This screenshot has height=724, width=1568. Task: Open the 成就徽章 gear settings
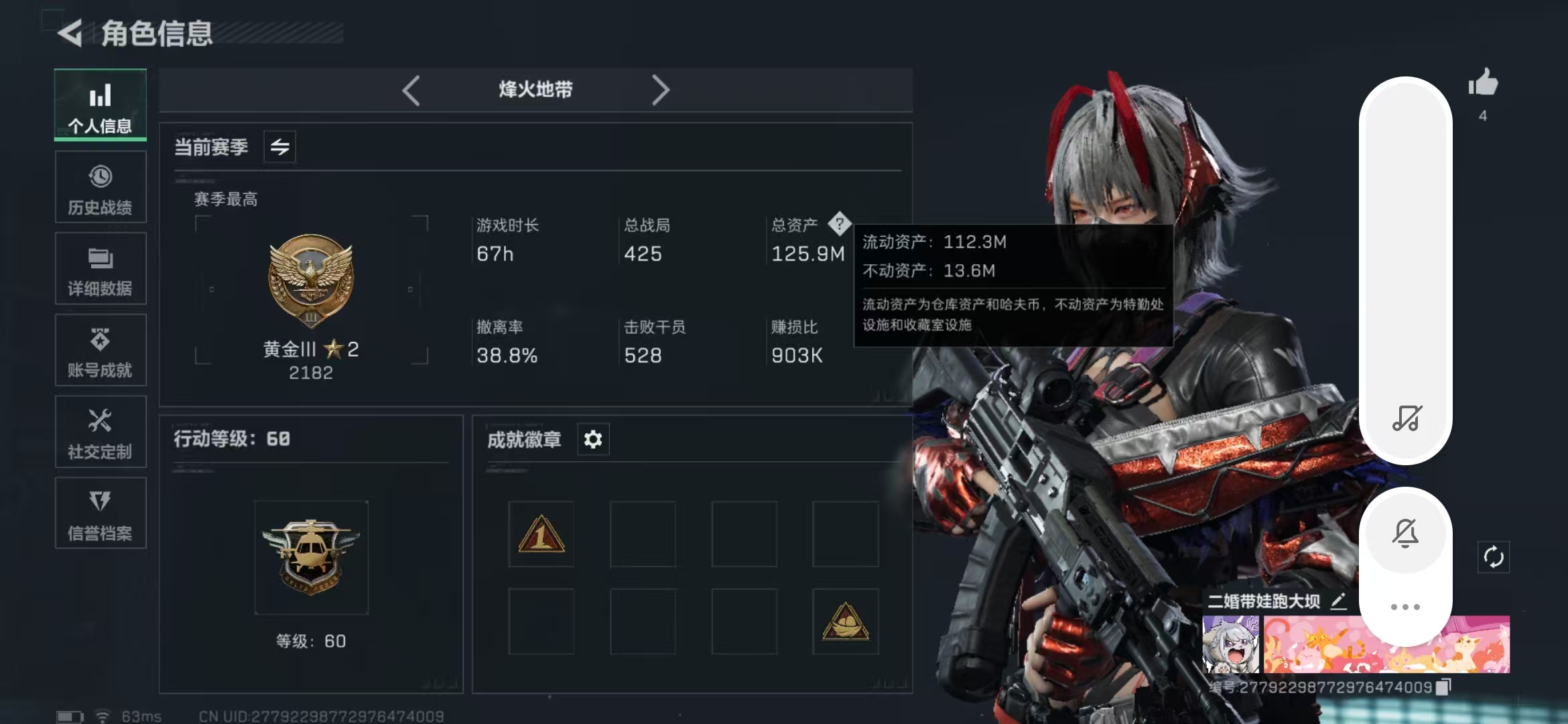593,440
